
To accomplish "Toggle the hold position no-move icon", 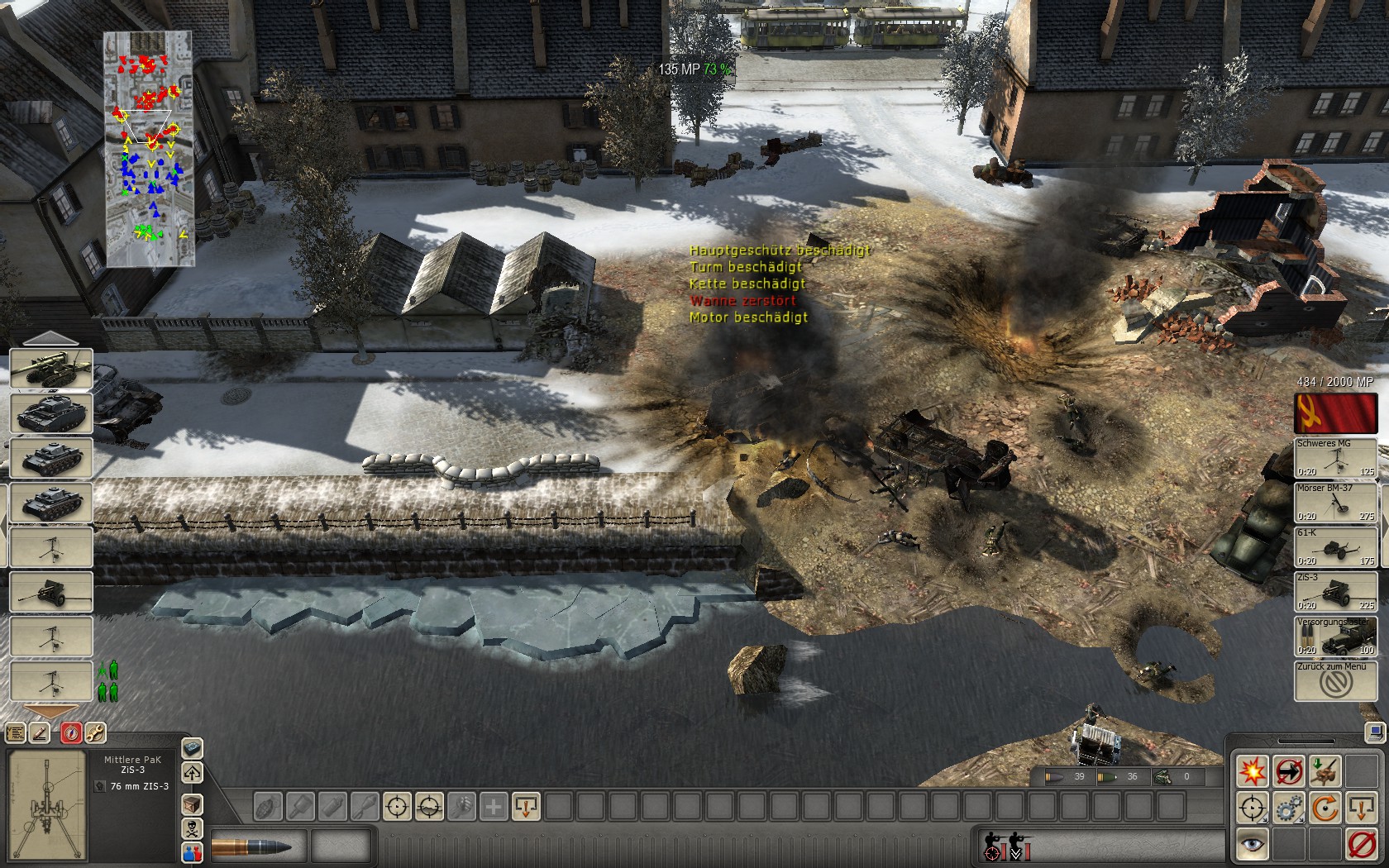I will (x=1288, y=770).
